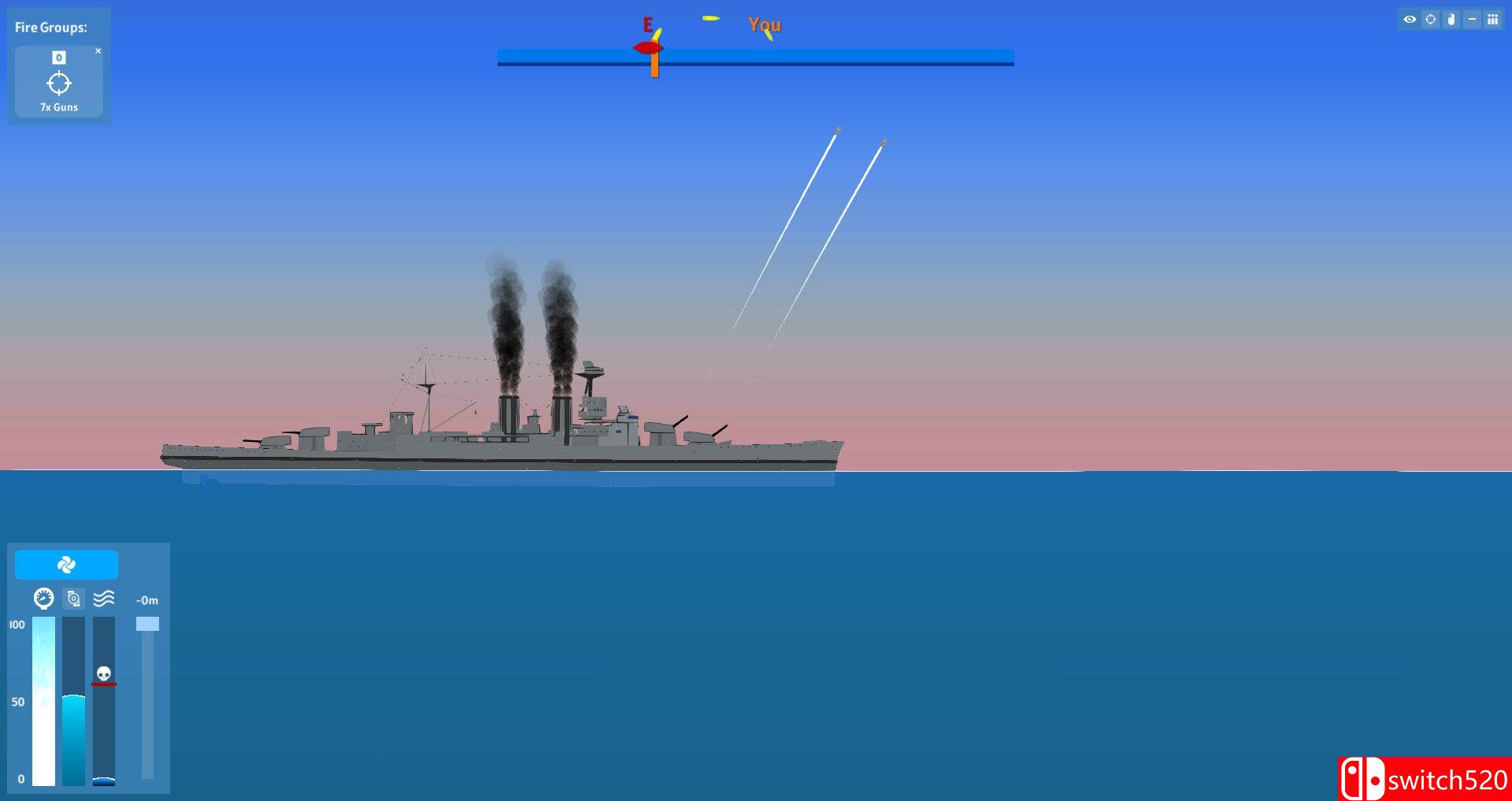This screenshot has height=801, width=1512.
Task: Toggle the minus icon in the top-right toolbar
Action: 1470,20
